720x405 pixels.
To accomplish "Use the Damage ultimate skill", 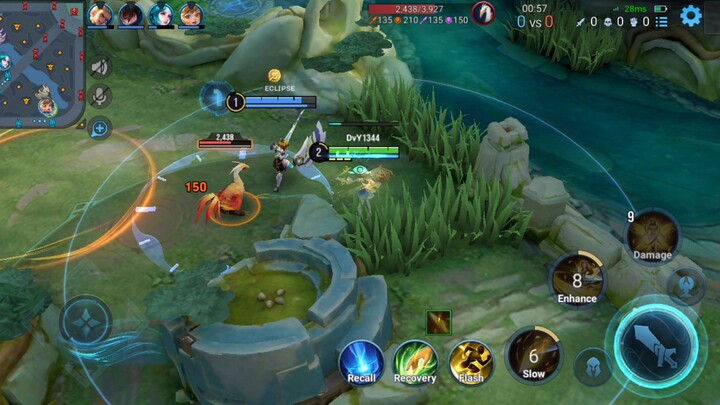I will click(x=652, y=236).
